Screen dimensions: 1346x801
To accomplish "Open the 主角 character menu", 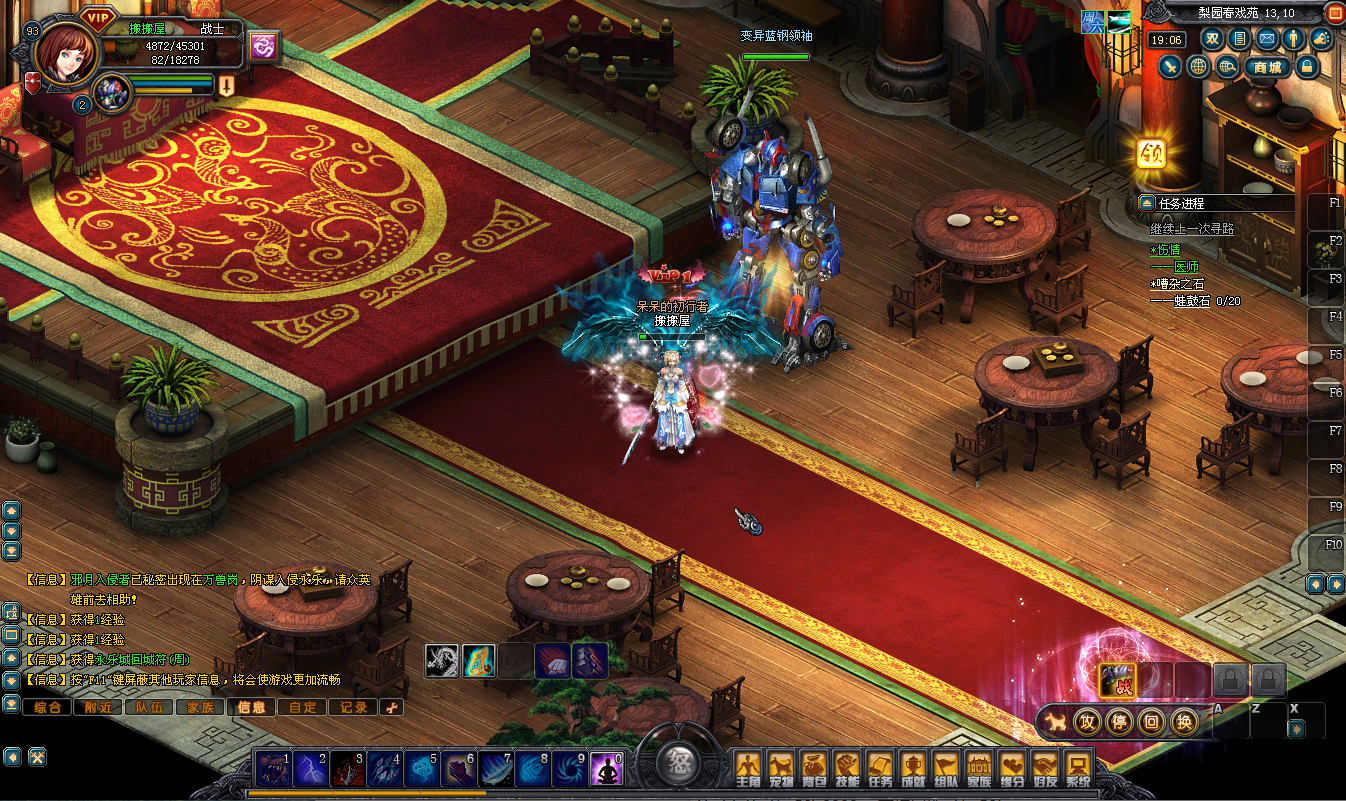I will click(x=748, y=768).
